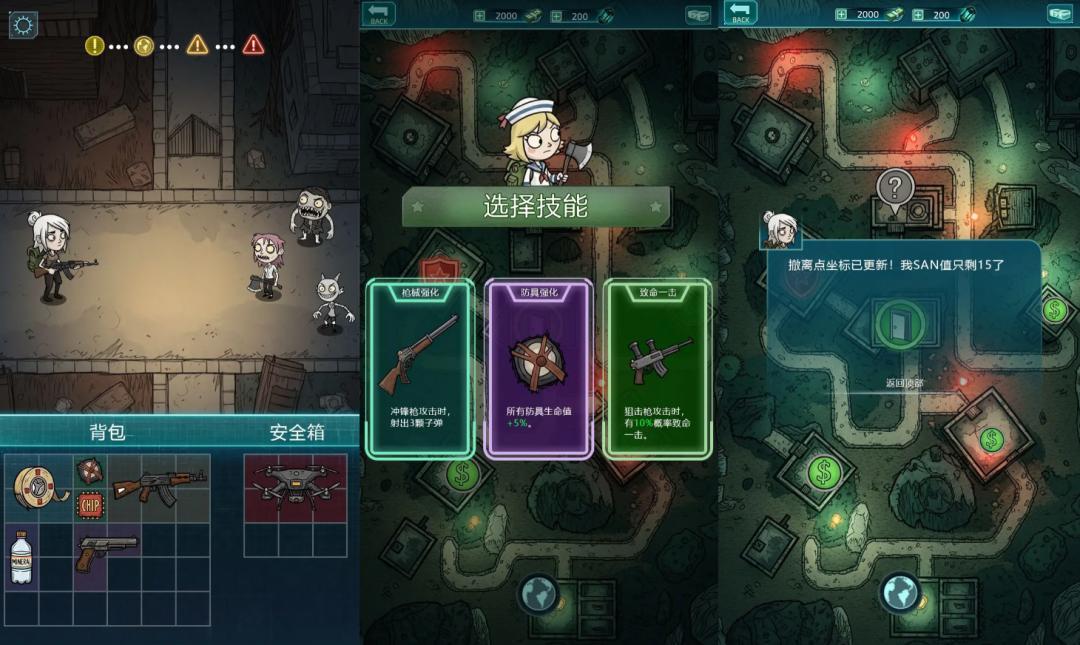Open the gear settings menu

click(23, 25)
